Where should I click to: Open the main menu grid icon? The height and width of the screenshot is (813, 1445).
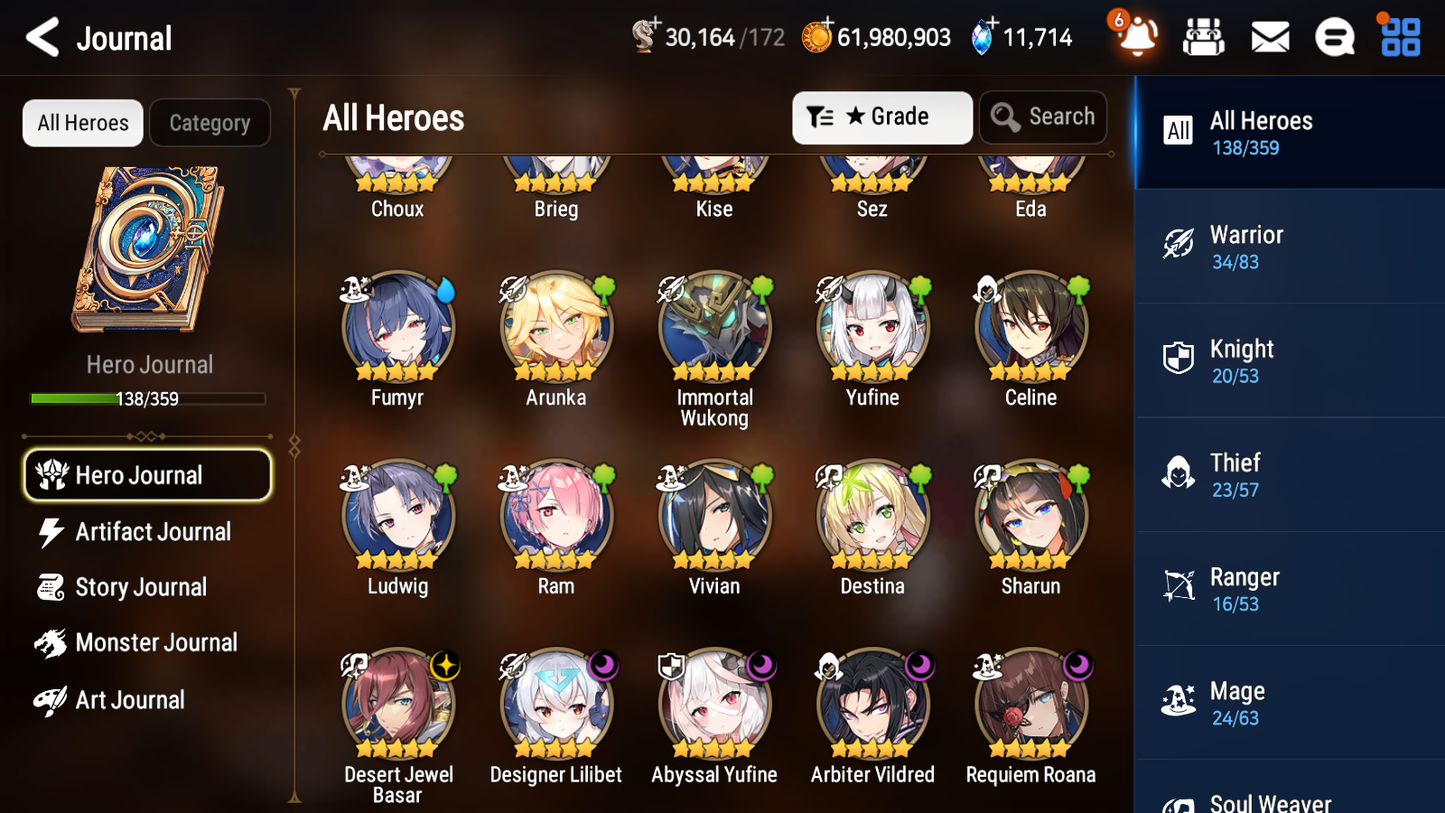pos(1398,36)
